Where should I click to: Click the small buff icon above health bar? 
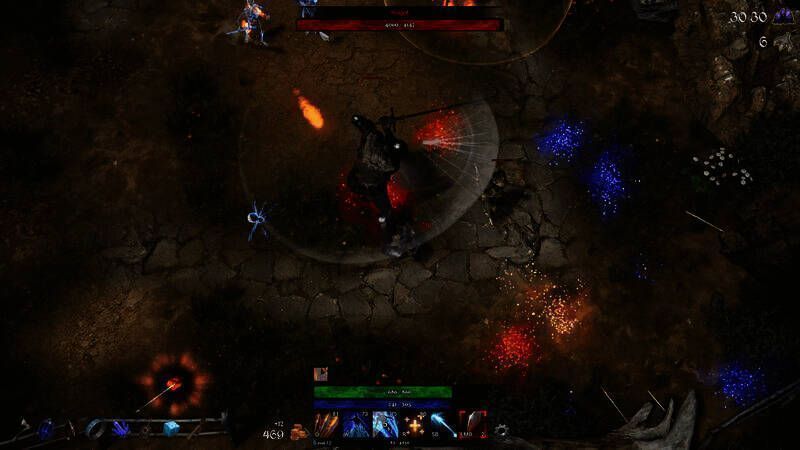tap(321, 374)
